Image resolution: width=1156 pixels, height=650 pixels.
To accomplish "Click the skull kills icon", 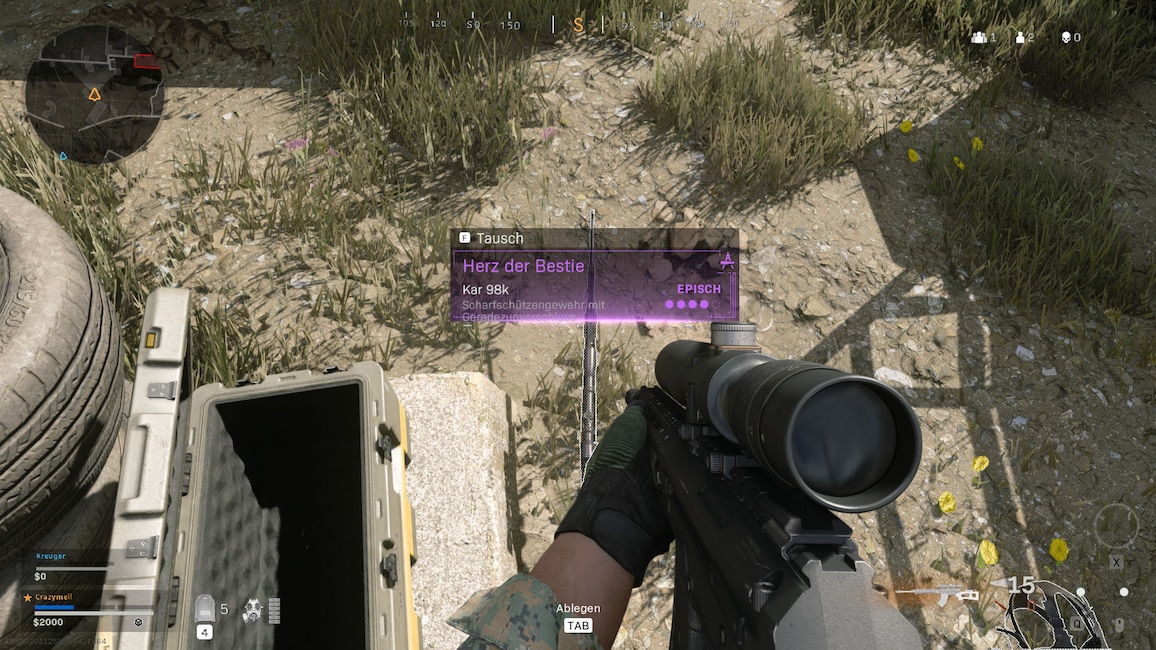I will pos(1066,37).
